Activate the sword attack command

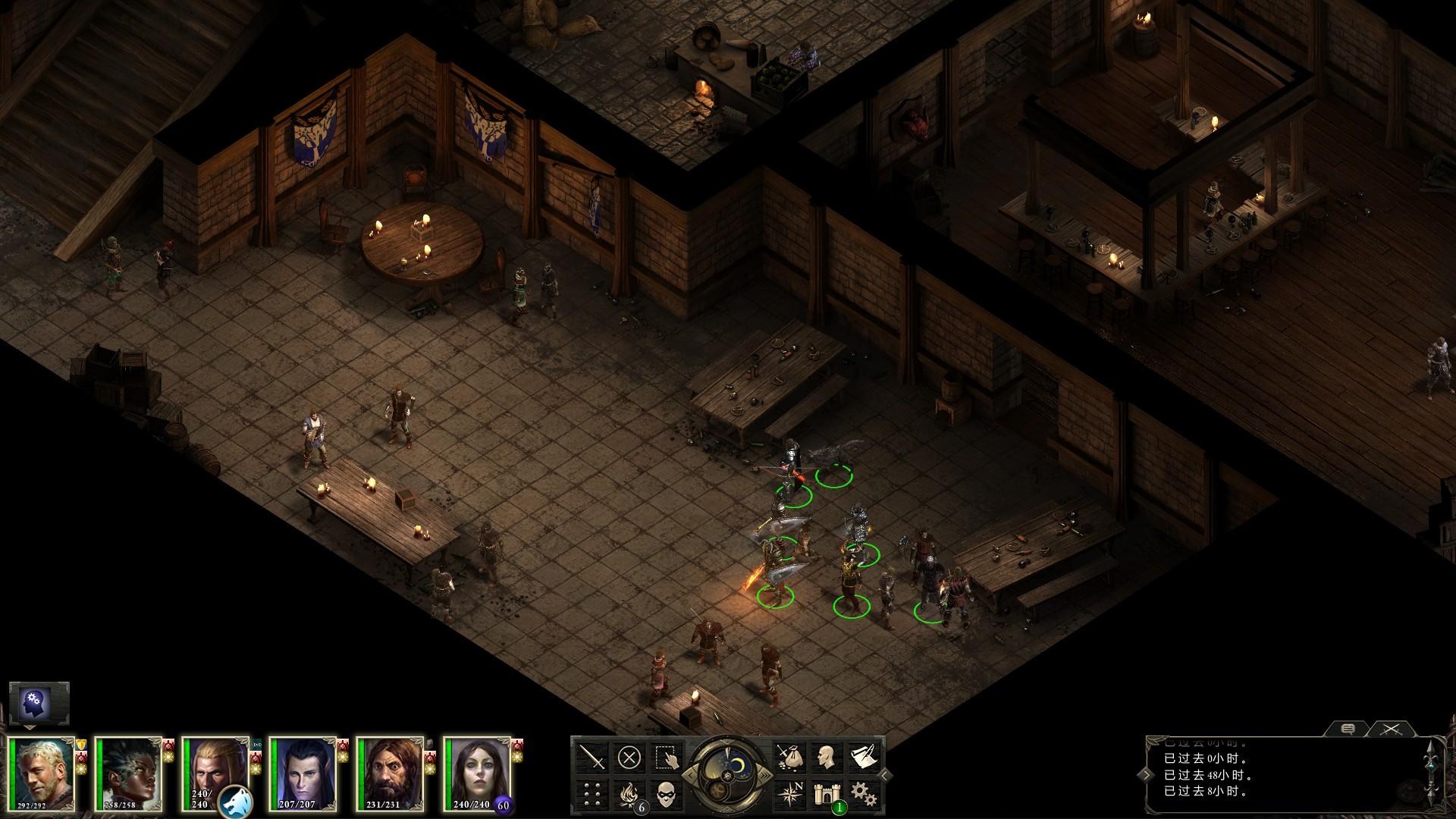tap(591, 757)
